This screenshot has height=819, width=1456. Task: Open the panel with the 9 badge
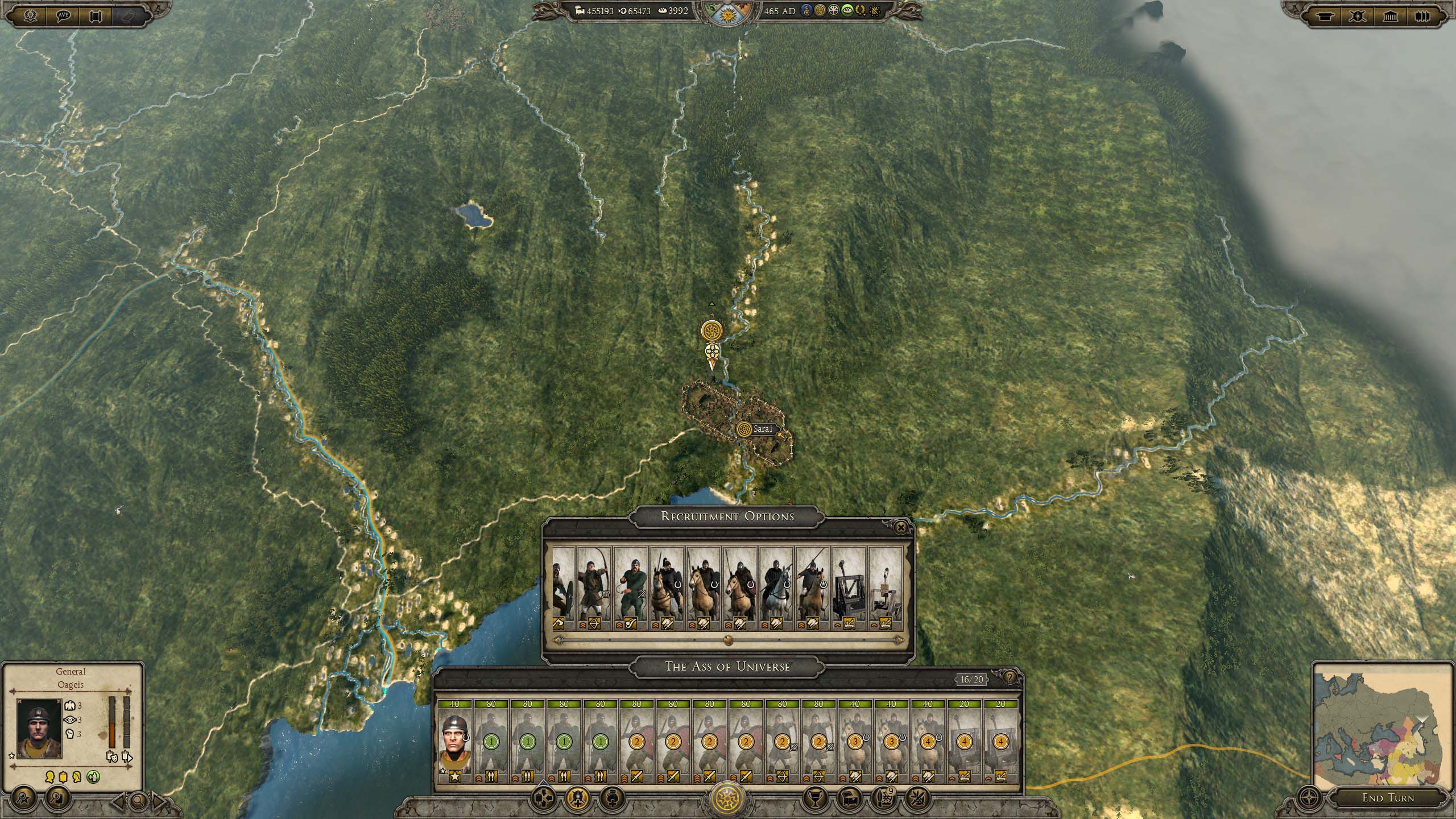click(884, 799)
